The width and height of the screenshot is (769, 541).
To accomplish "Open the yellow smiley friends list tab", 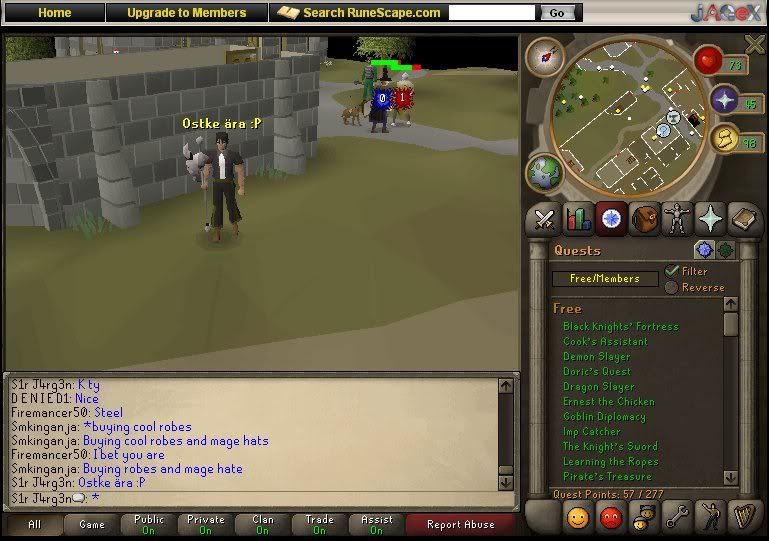I will pyautogui.click(x=578, y=517).
